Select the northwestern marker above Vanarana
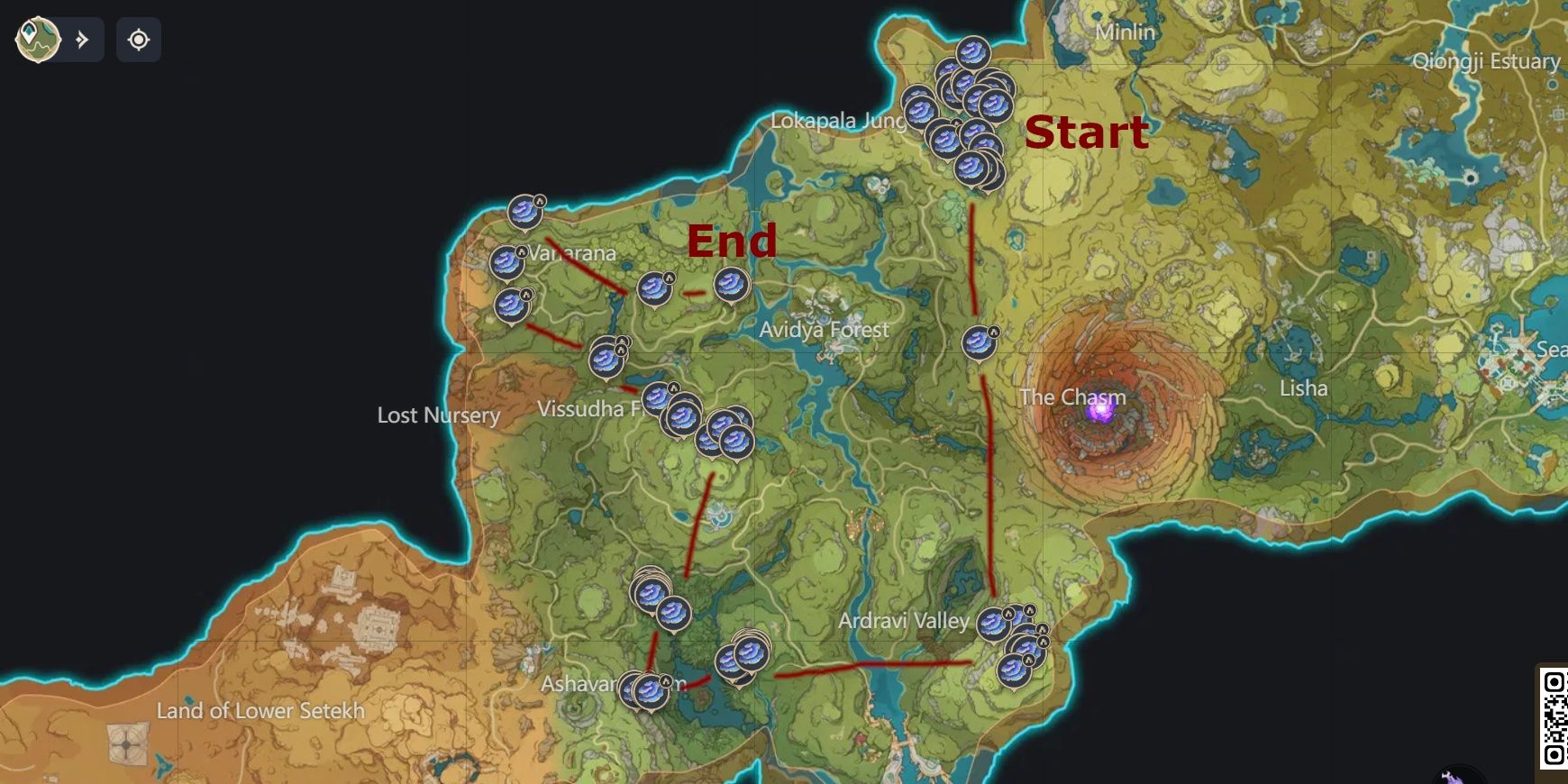 point(523,210)
